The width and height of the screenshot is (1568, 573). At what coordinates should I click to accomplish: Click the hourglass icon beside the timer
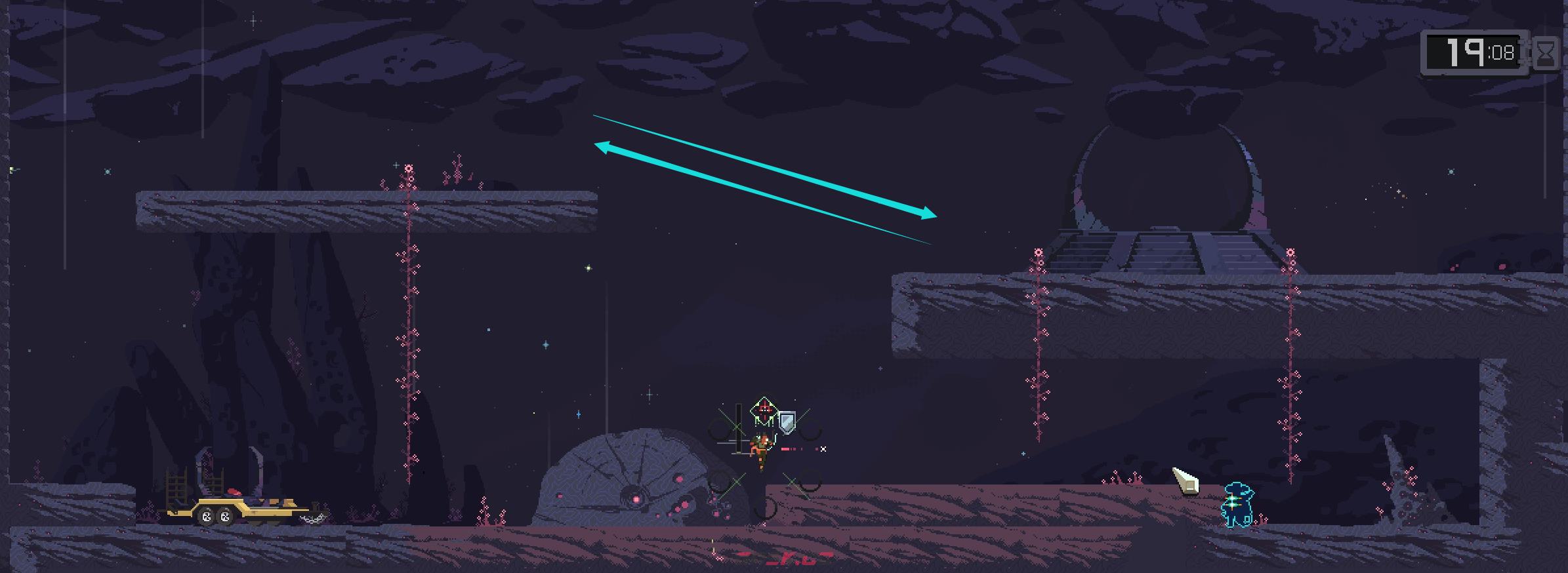coord(1546,54)
